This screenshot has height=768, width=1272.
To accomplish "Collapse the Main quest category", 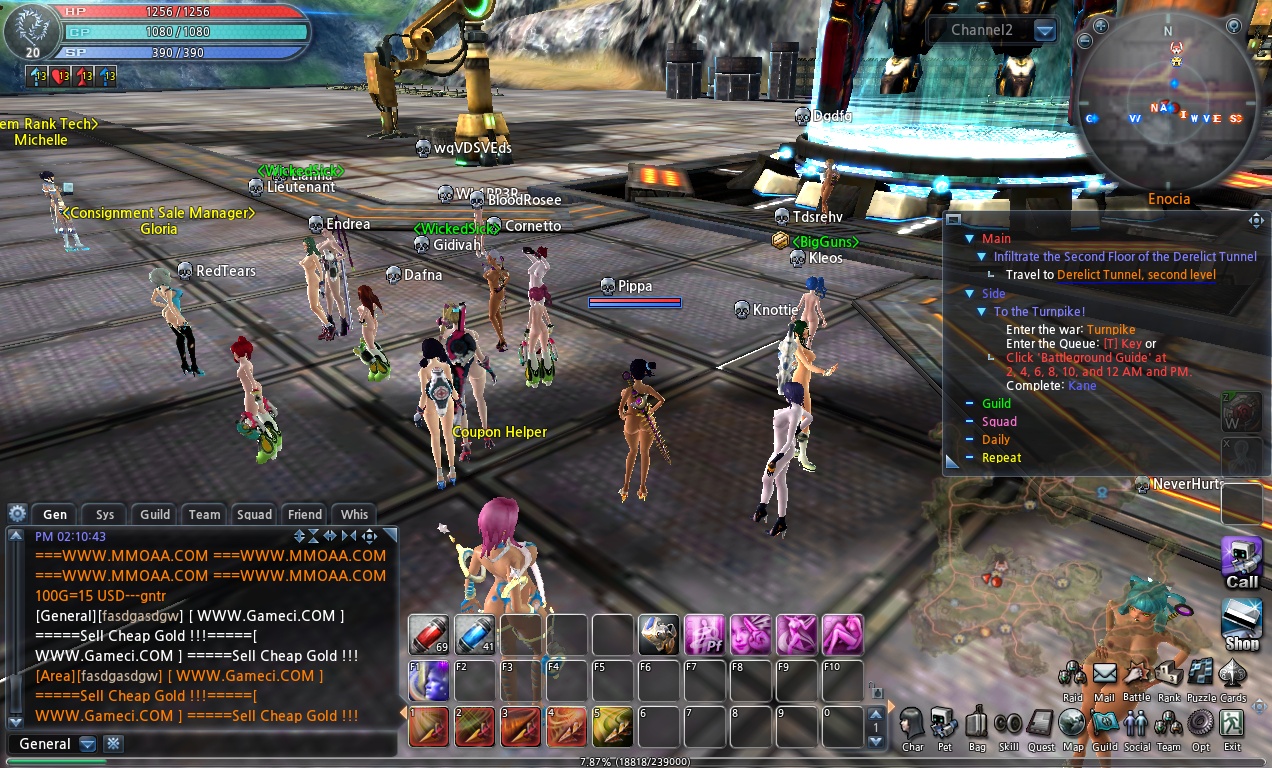I will (x=969, y=239).
